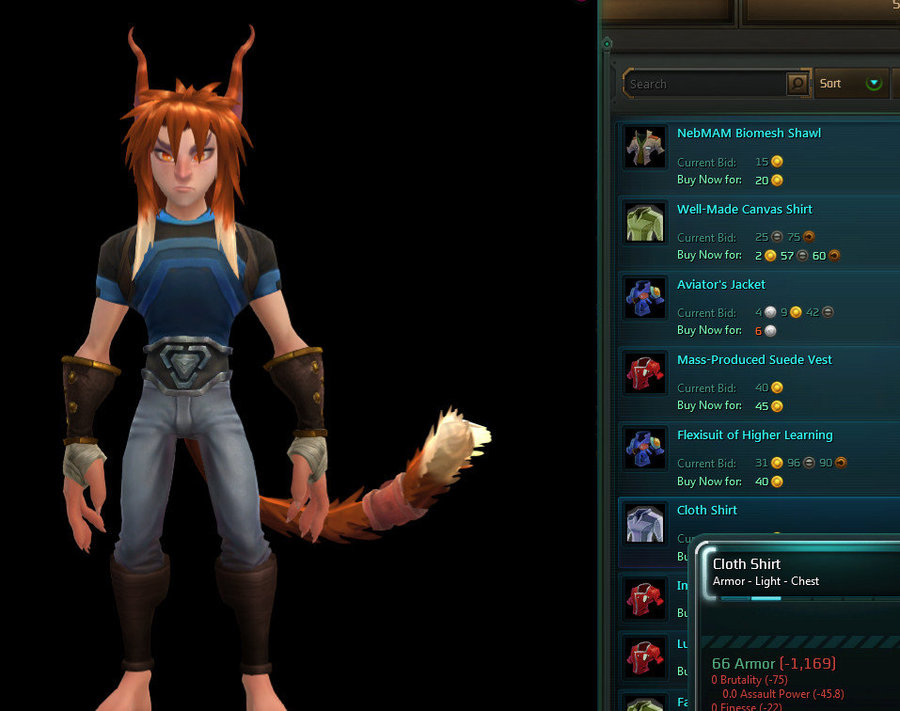Click the red Suede Vest icon
The width and height of the screenshot is (900, 711).
[x=645, y=373]
